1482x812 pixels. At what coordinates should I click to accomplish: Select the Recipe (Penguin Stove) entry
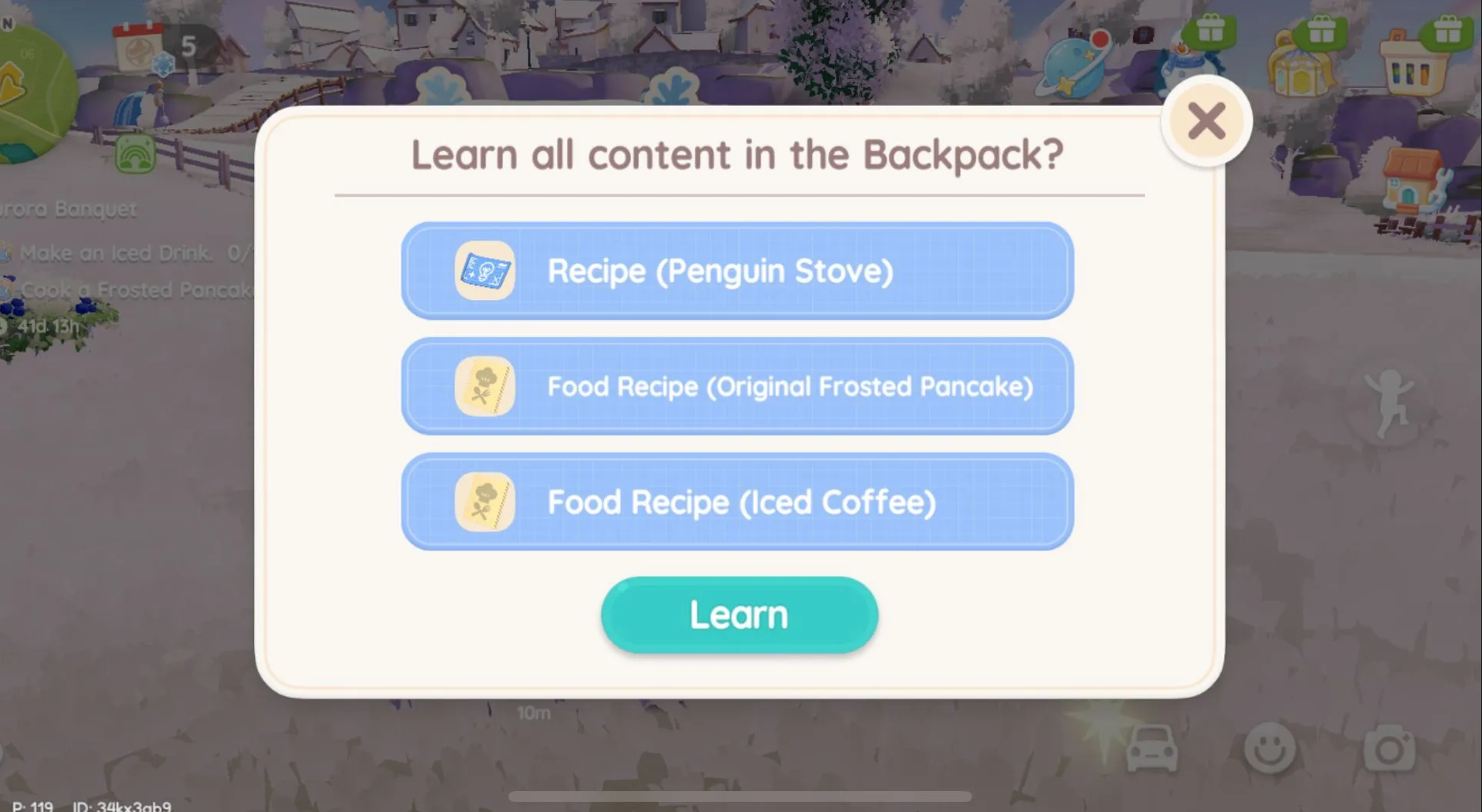[737, 271]
